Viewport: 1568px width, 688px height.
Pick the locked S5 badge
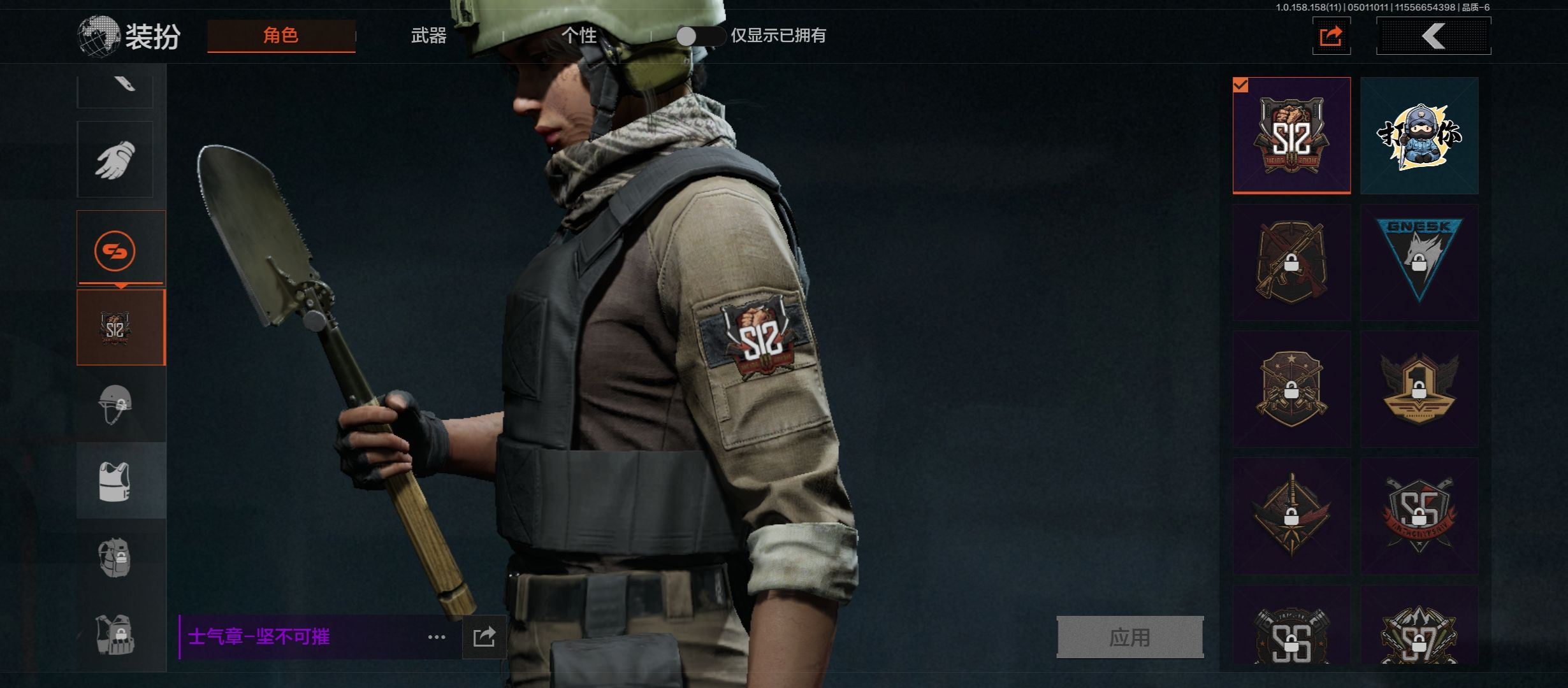pos(1419,516)
